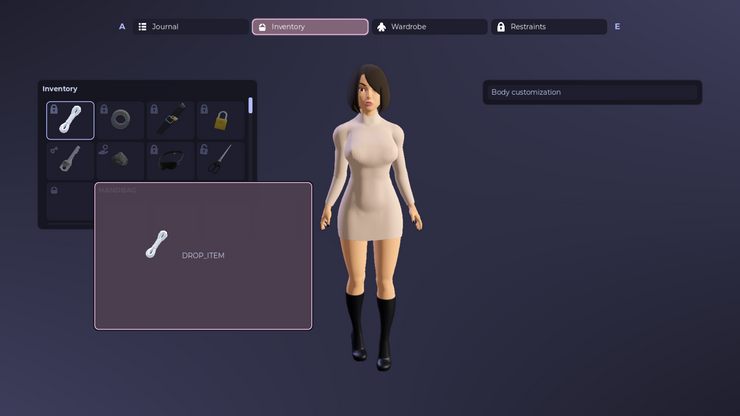Open the Journal tab
This screenshot has height=416, width=740.
tap(190, 27)
